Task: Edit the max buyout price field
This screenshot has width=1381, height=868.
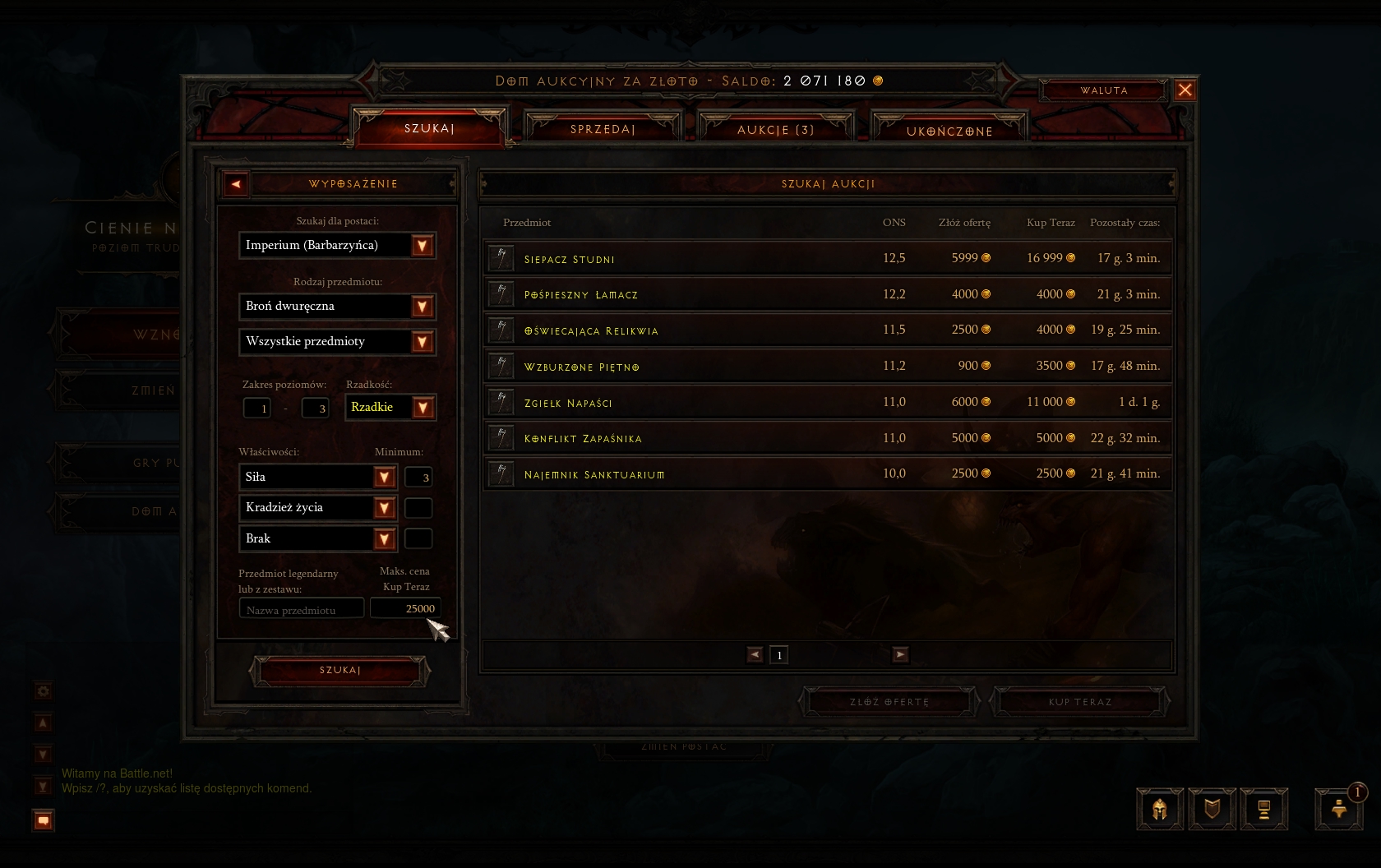Action: (405, 608)
